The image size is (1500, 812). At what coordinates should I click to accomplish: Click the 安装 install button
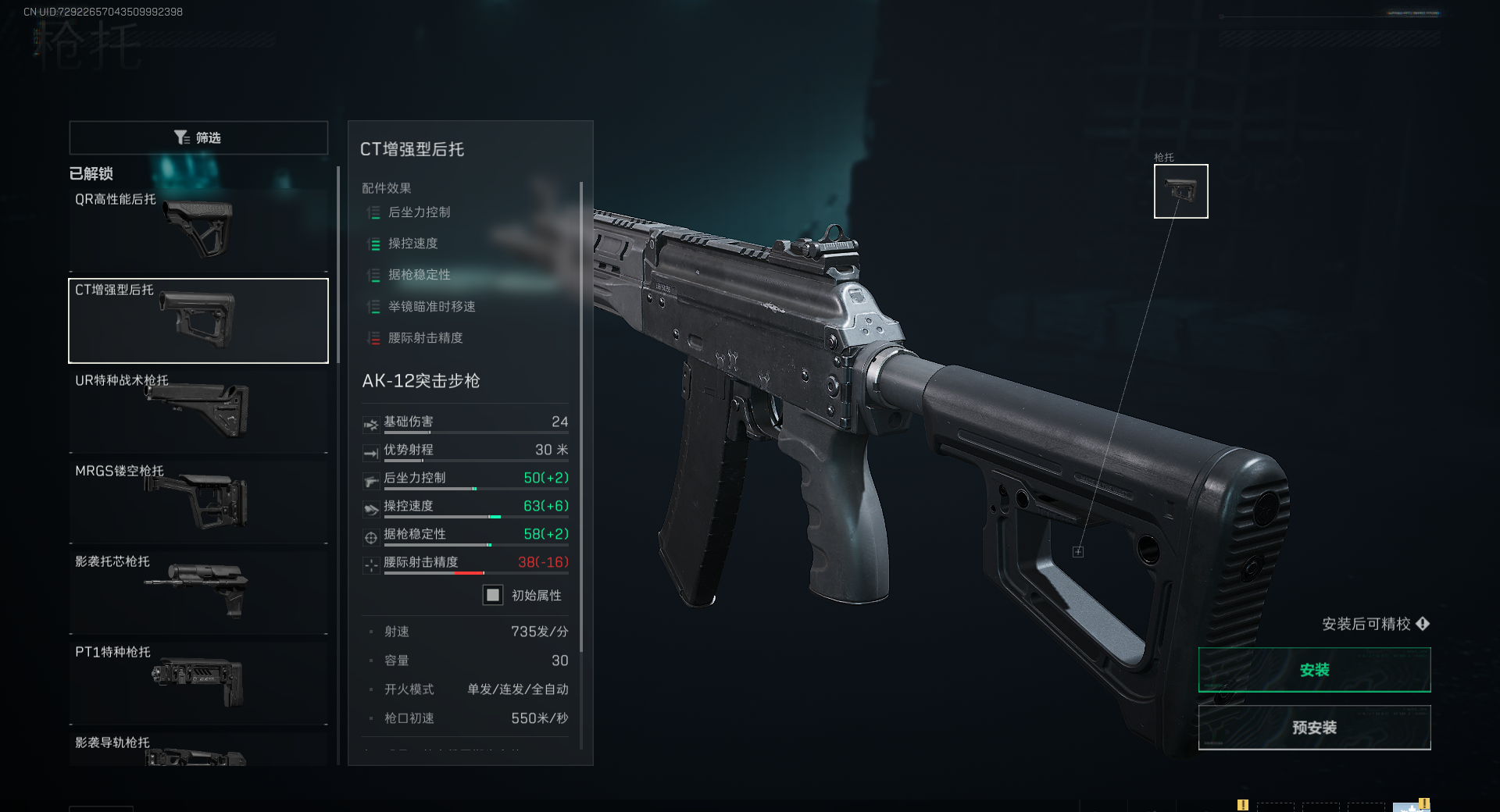(x=1314, y=669)
